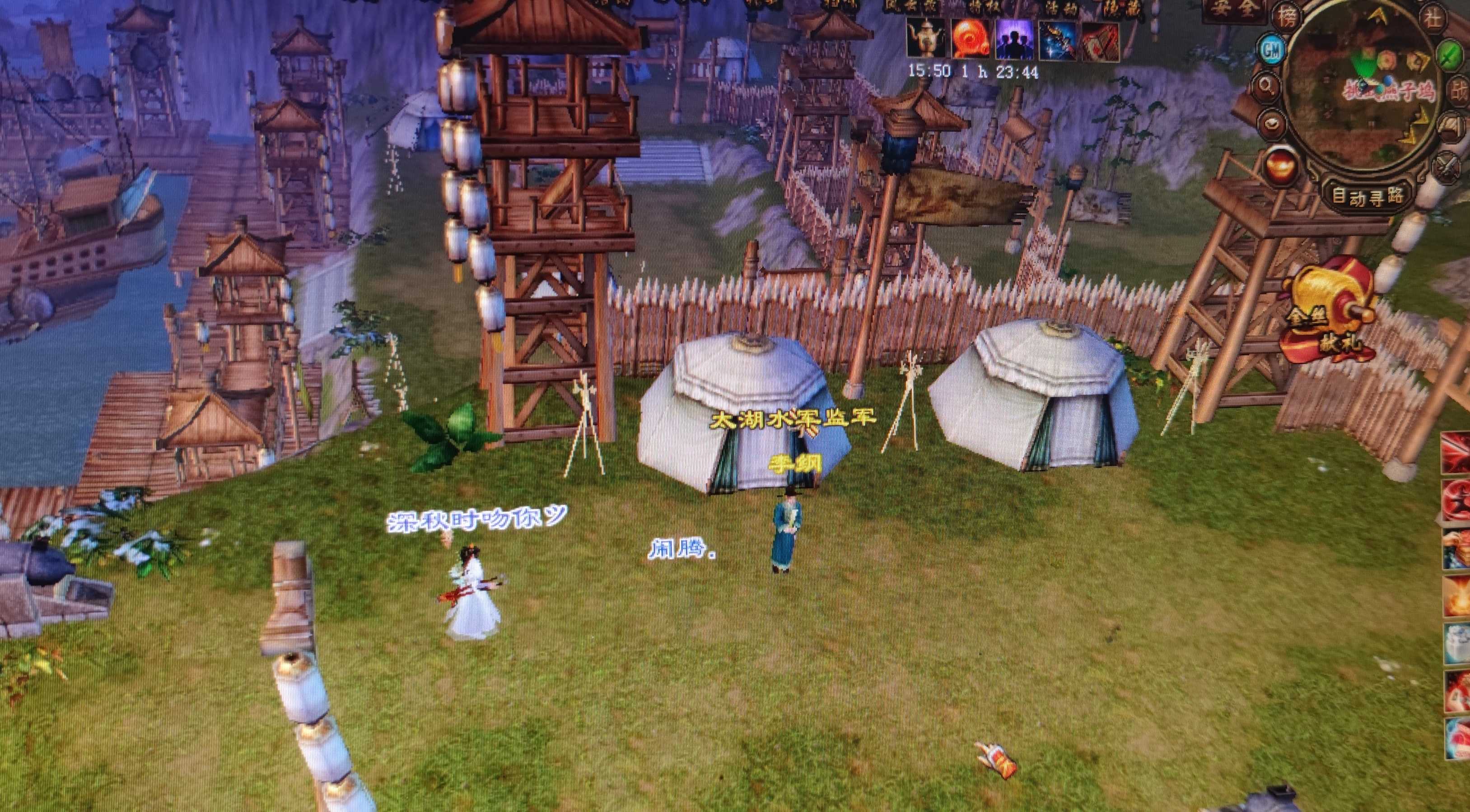Select the blue sparkling sword buff icon
Viewport: 1470px width, 812px height.
1057,39
